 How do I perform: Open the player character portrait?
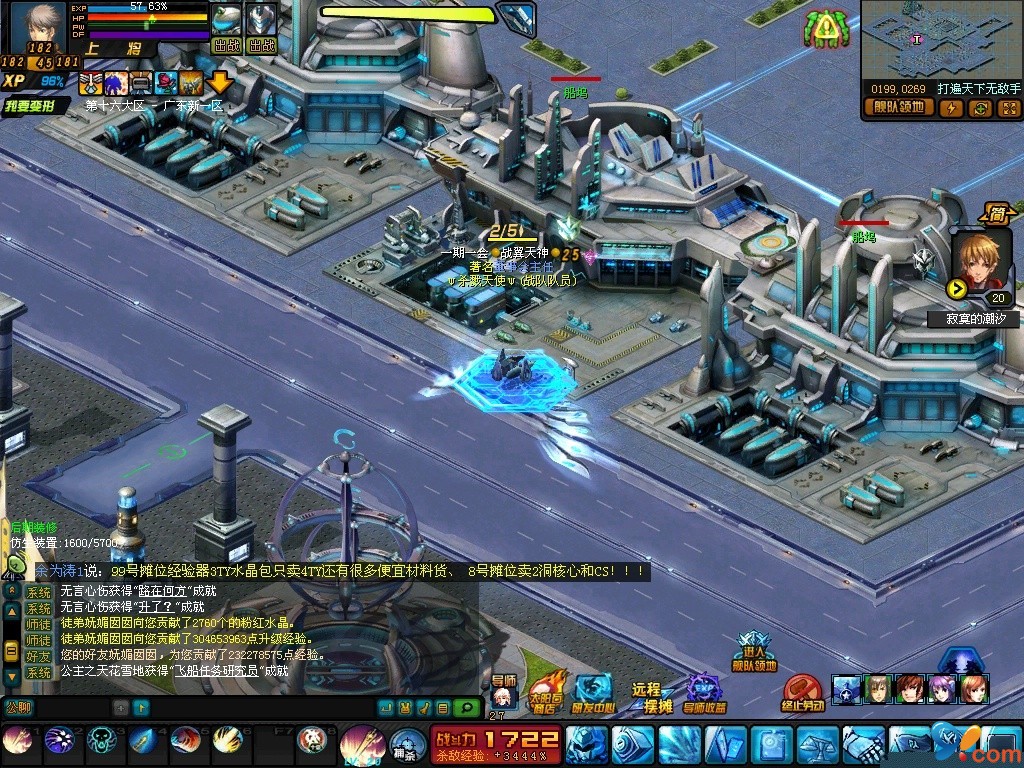pyautogui.click(x=40, y=26)
